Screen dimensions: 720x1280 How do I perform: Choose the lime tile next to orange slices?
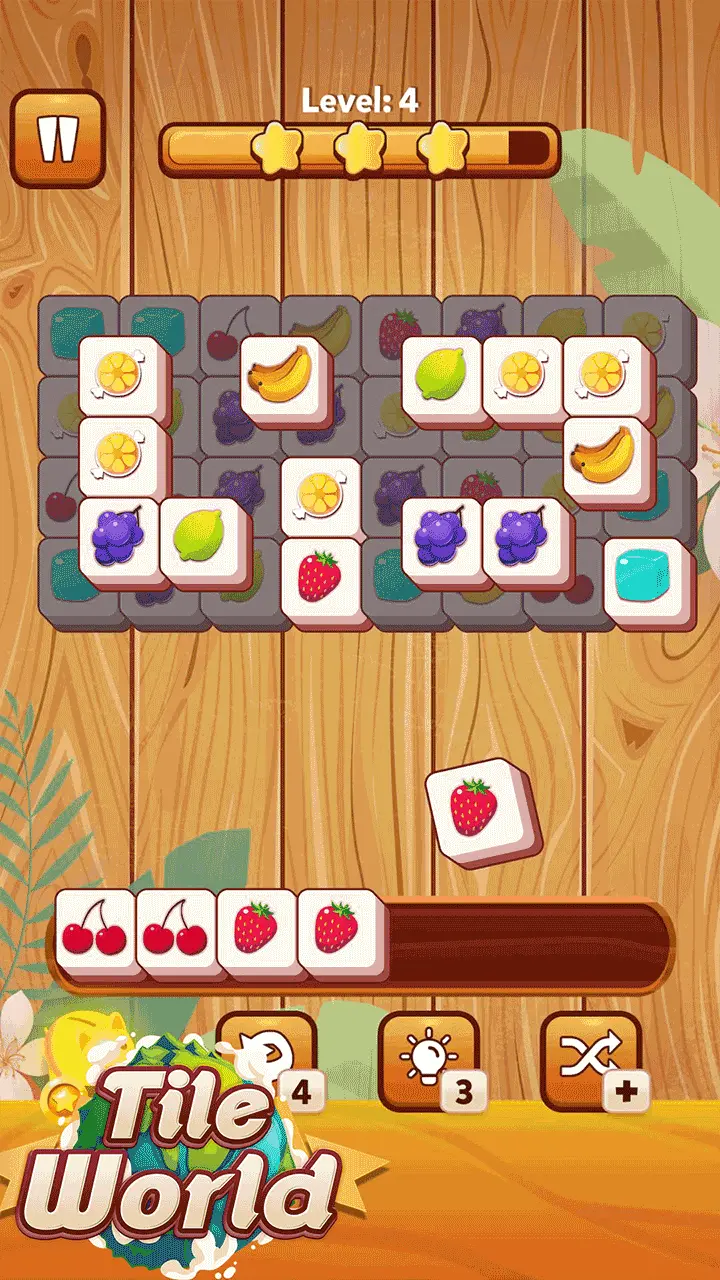[x=441, y=377]
